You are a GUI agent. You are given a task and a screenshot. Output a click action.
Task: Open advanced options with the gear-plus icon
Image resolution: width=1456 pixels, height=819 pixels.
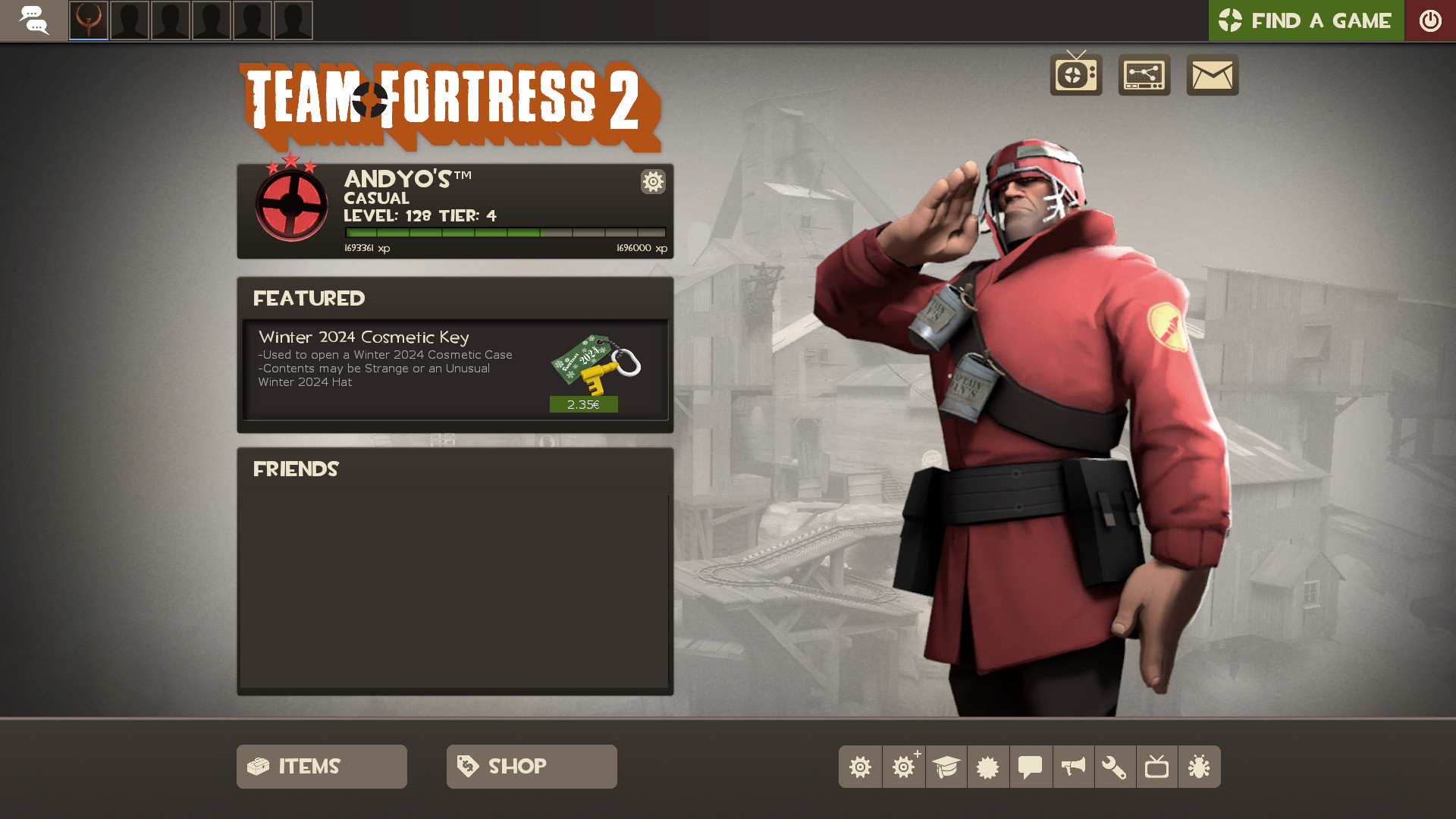(x=902, y=767)
